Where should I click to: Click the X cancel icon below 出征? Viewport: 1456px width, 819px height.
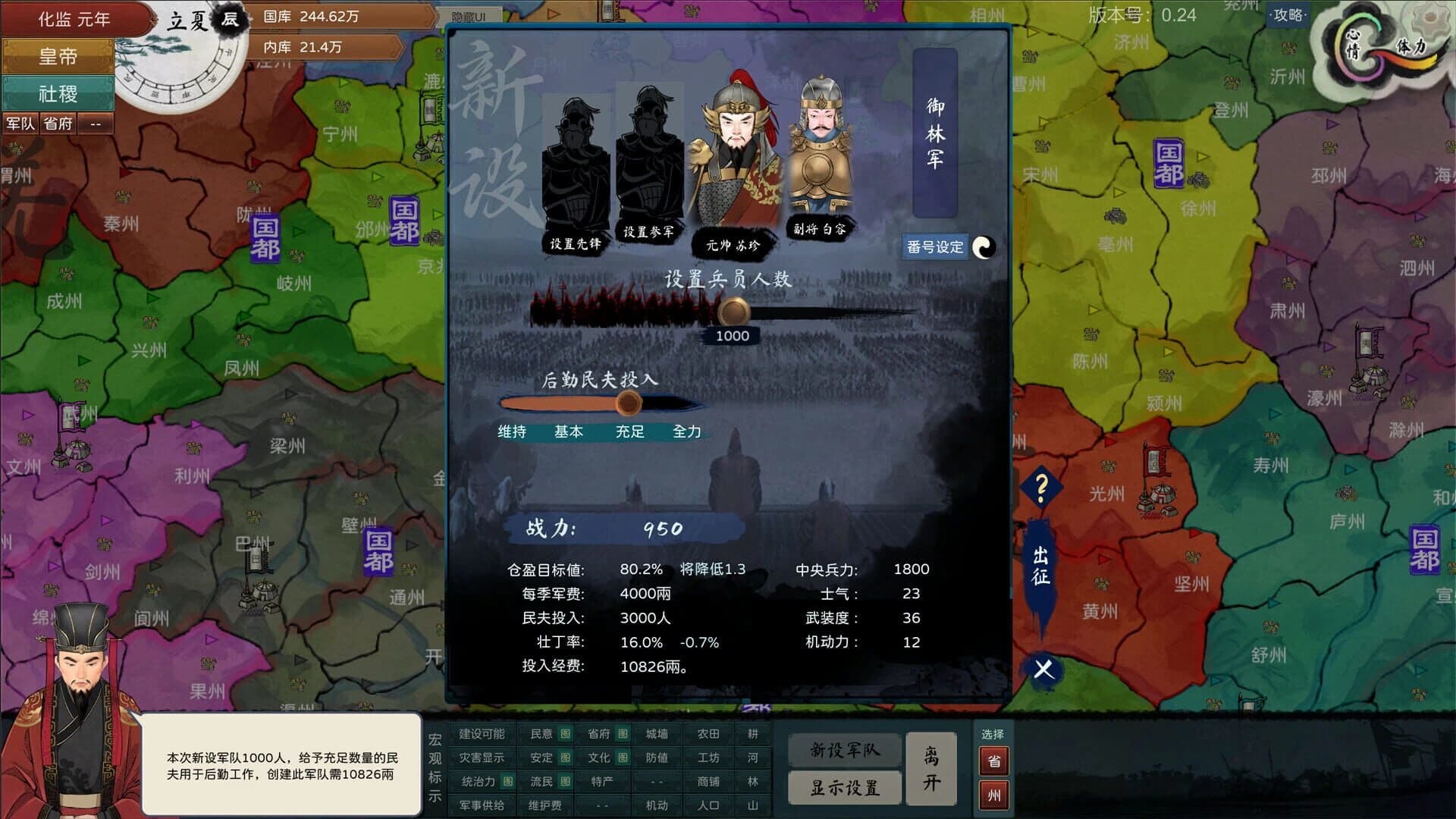[1042, 669]
